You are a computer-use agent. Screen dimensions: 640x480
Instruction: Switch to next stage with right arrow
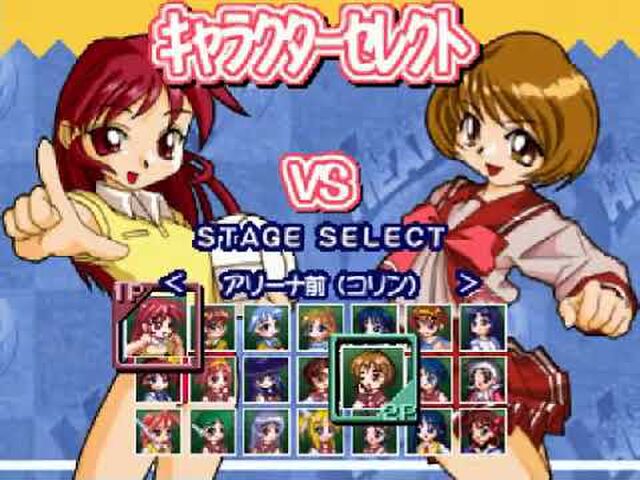pos(466,283)
